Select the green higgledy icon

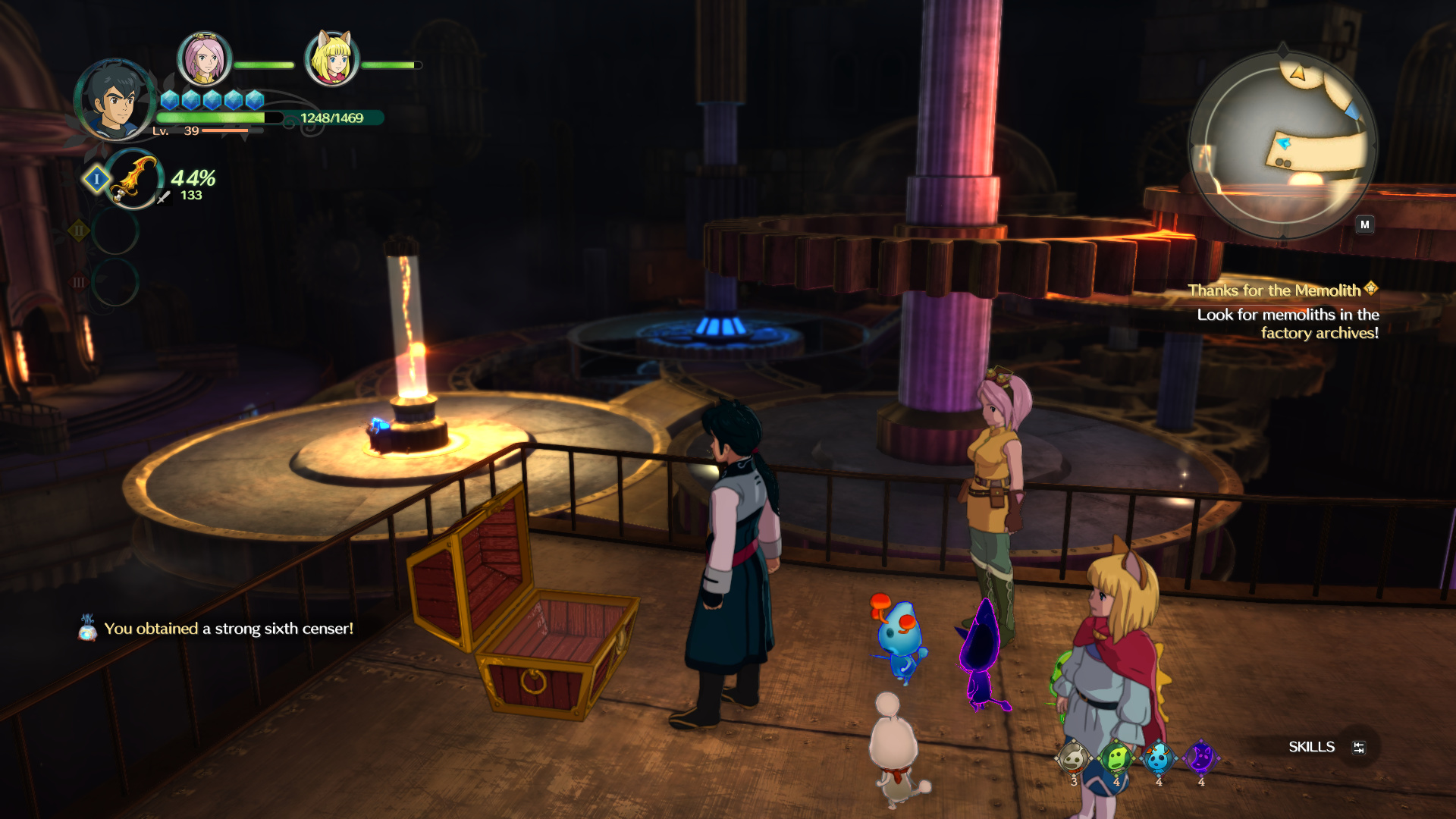(x=1116, y=758)
